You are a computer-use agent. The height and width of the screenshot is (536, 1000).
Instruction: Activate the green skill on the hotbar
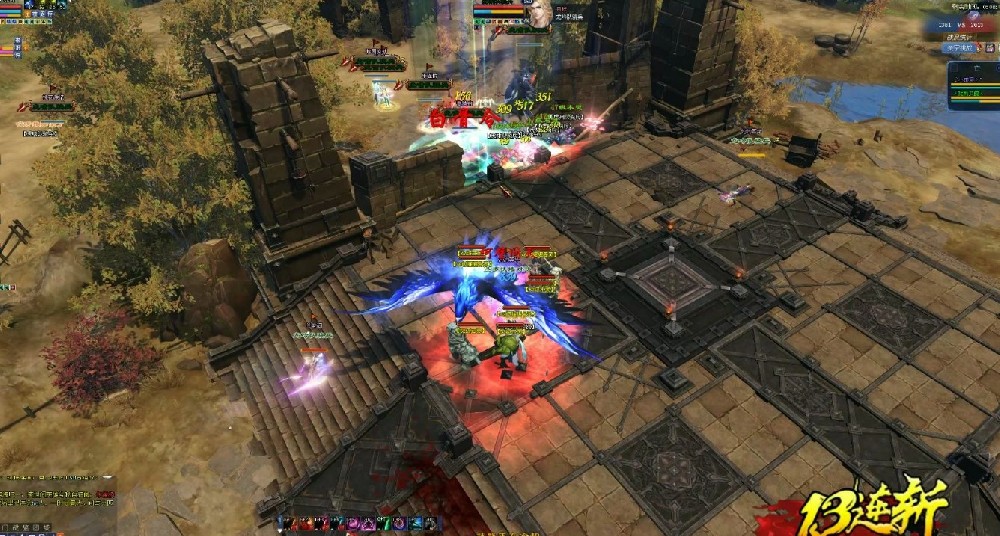382,523
